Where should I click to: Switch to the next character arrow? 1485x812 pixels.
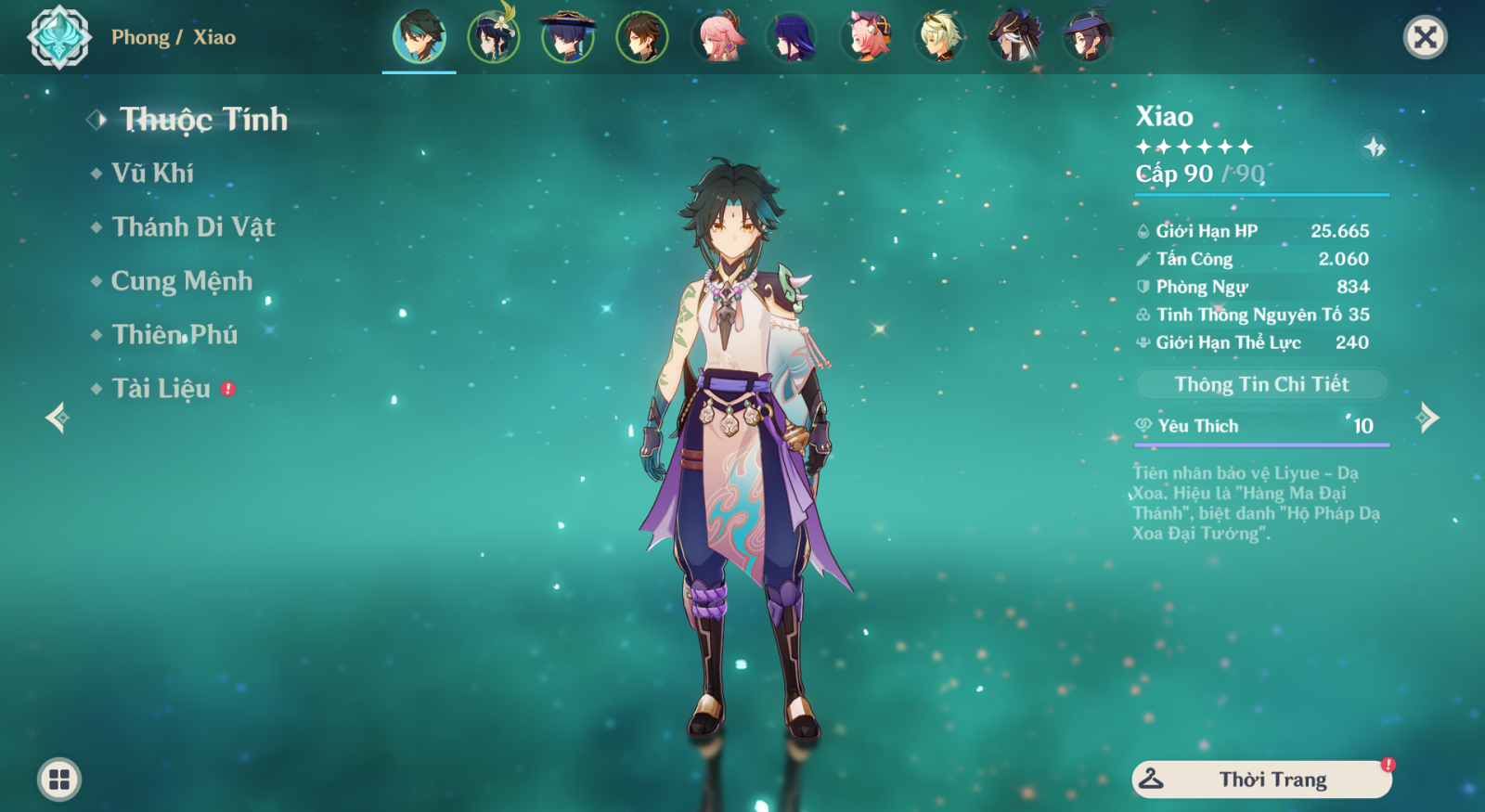(1428, 418)
